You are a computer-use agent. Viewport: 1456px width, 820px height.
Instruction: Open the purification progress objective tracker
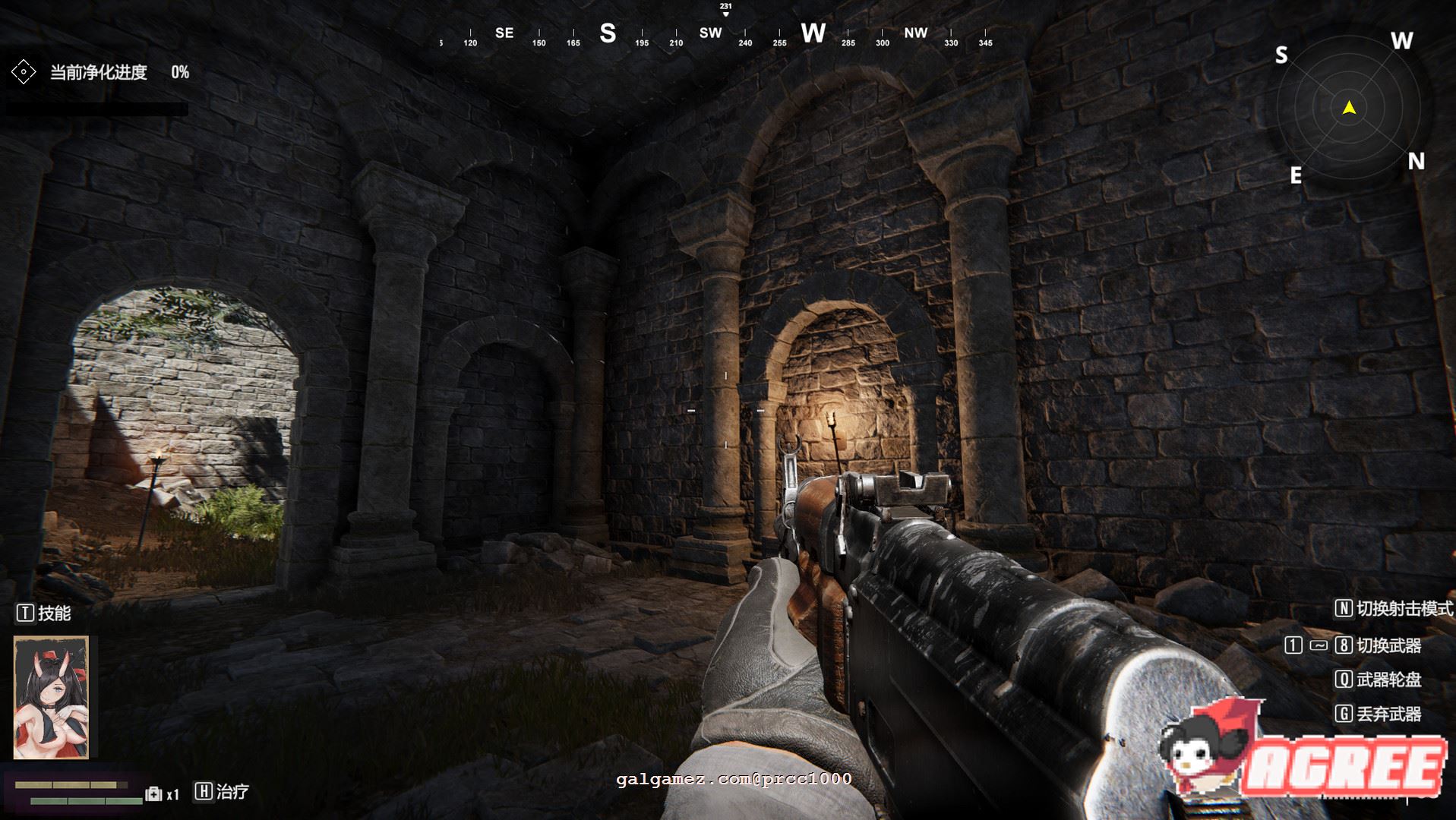pyautogui.click(x=99, y=73)
